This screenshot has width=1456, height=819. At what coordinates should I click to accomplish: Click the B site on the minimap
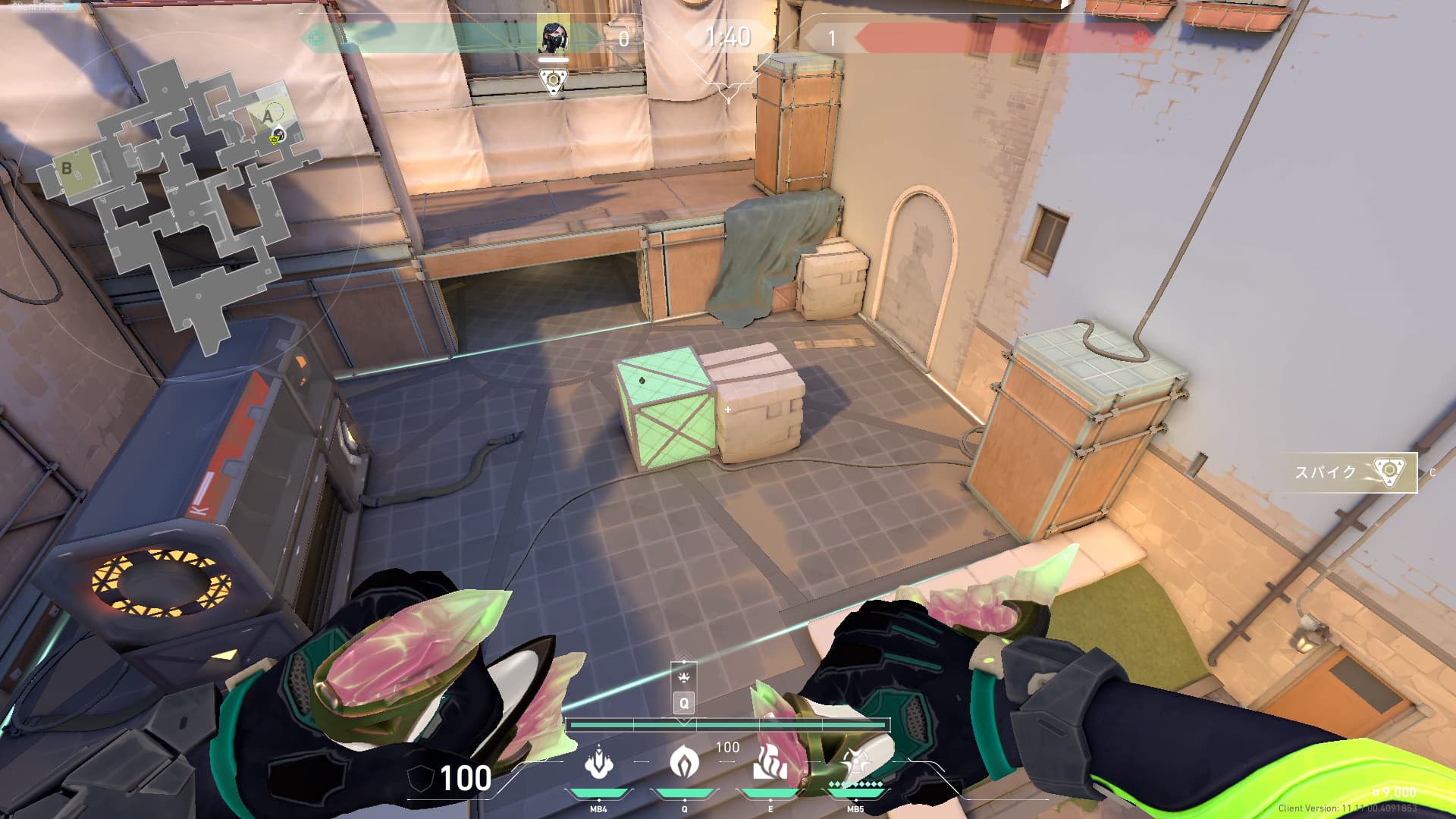[x=67, y=168]
